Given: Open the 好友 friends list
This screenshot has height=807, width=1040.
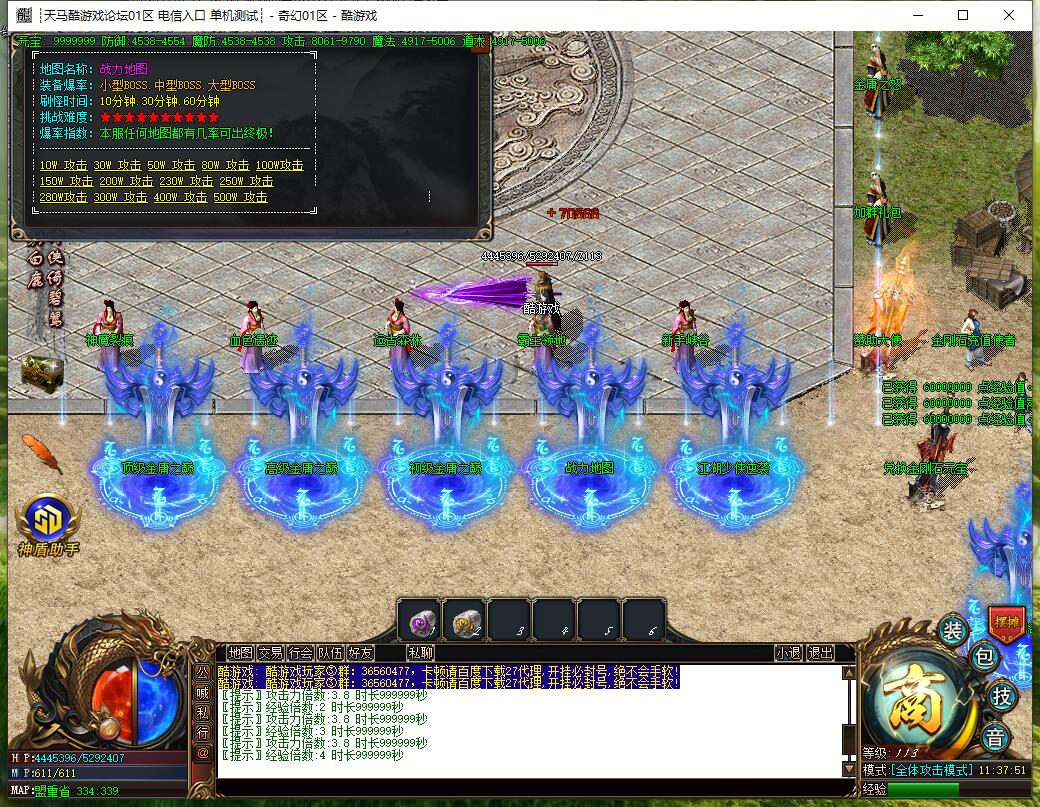Looking at the screenshot, I should (x=360, y=653).
